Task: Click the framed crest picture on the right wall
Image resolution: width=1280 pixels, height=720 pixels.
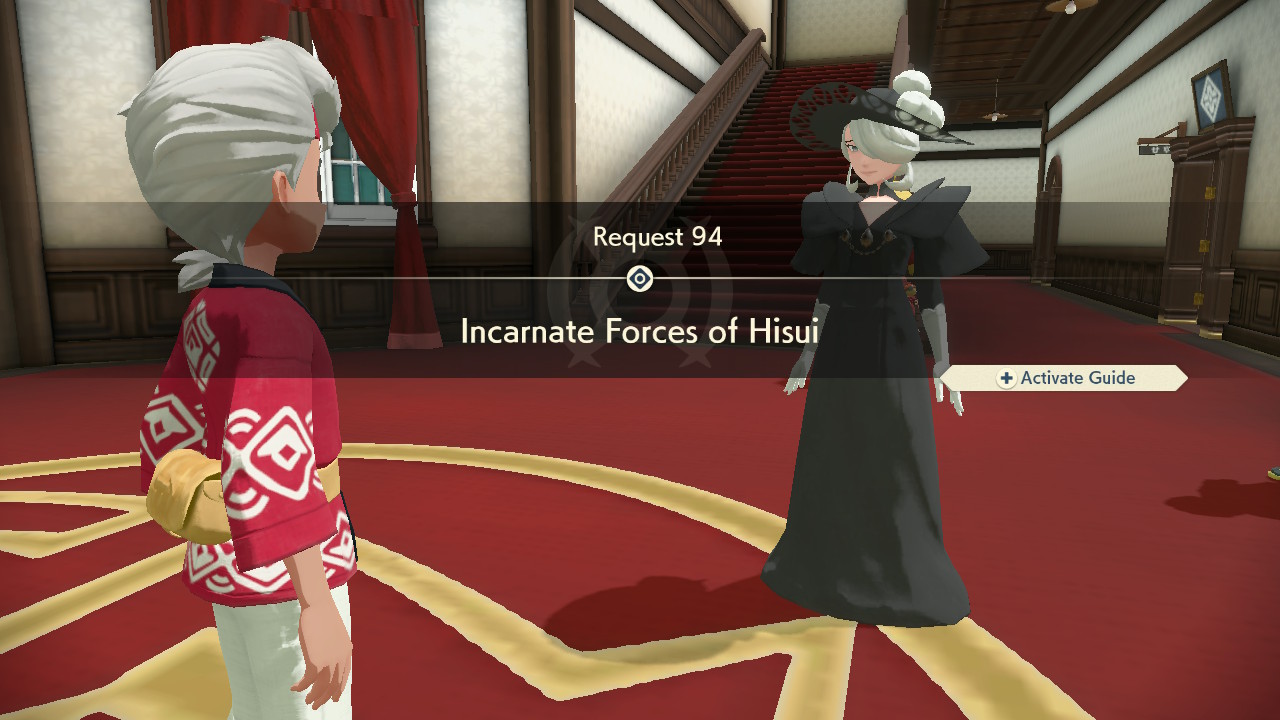Action: coord(1212,95)
